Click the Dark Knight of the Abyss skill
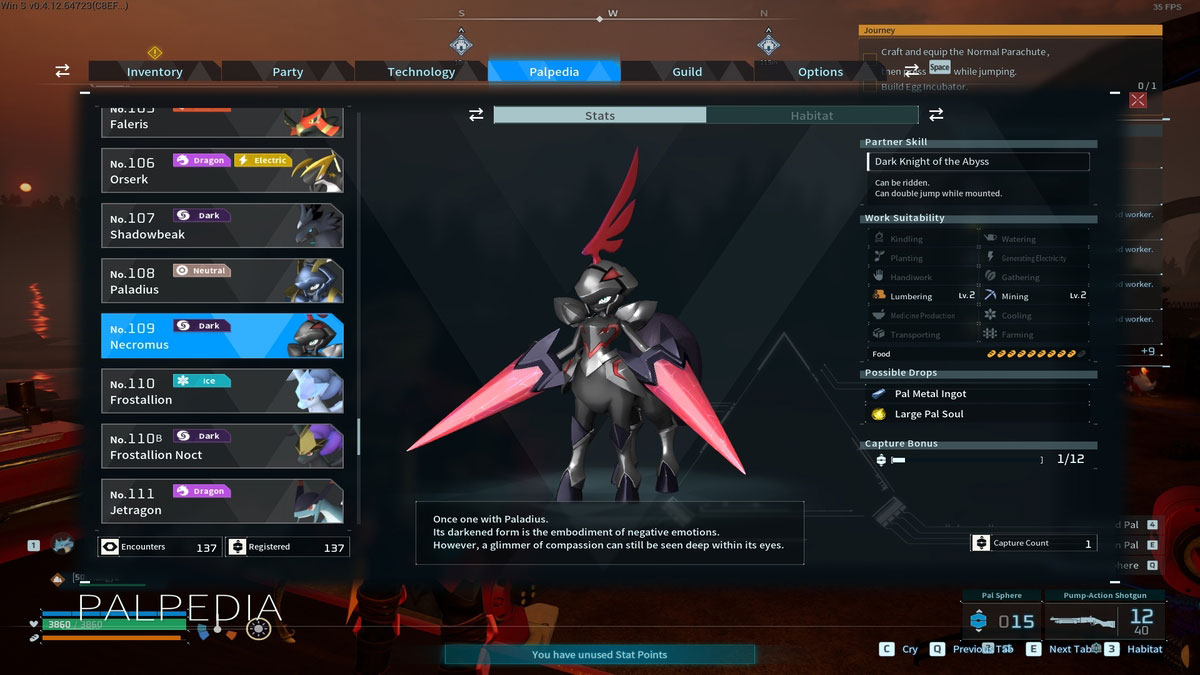This screenshot has width=1200, height=675. click(x=977, y=162)
